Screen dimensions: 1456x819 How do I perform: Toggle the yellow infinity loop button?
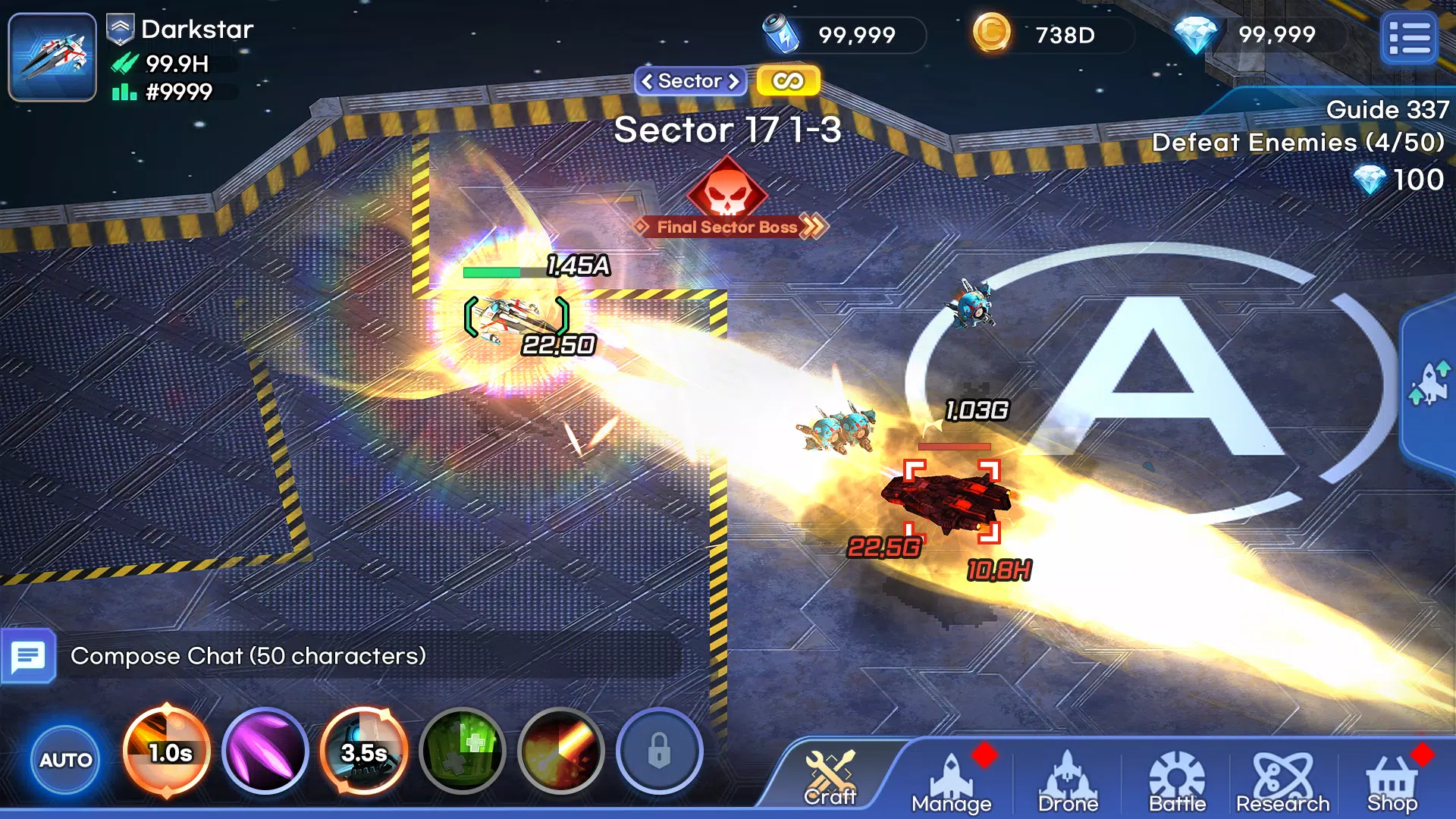[x=788, y=81]
